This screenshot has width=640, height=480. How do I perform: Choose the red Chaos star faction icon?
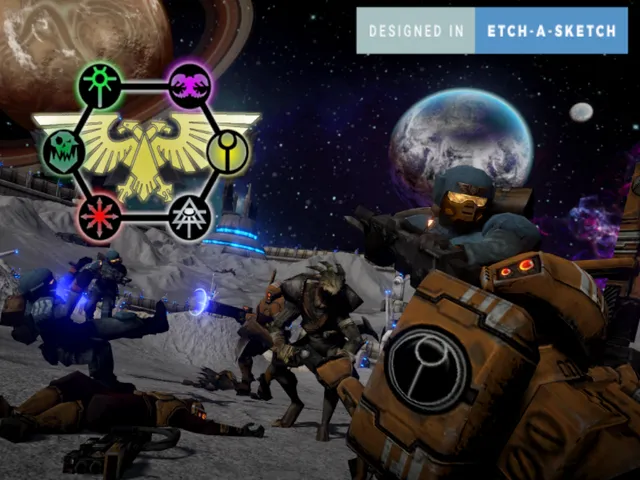[x=100, y=216]
